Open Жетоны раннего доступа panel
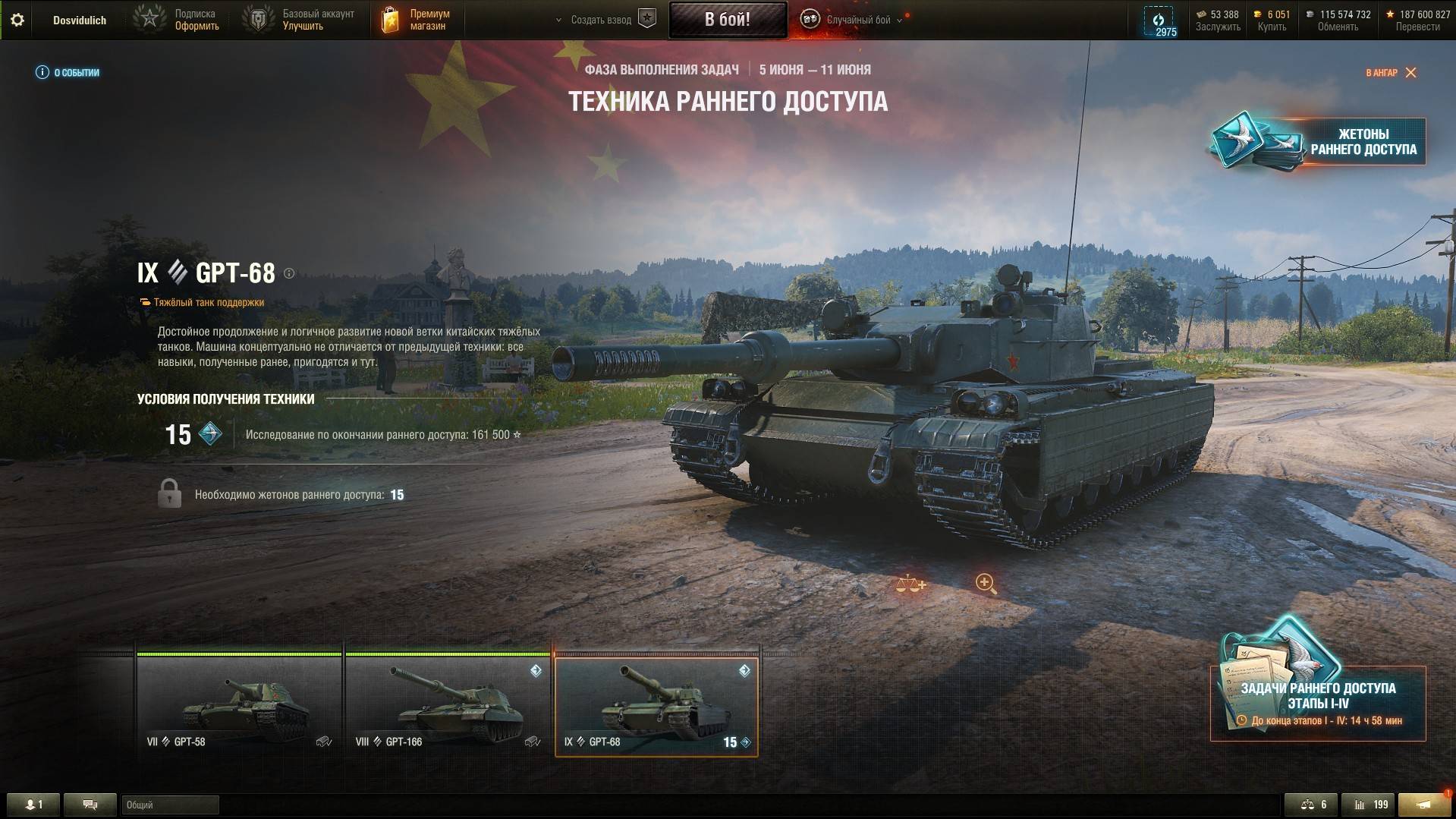The image size is (1456, 819). 1319,141
